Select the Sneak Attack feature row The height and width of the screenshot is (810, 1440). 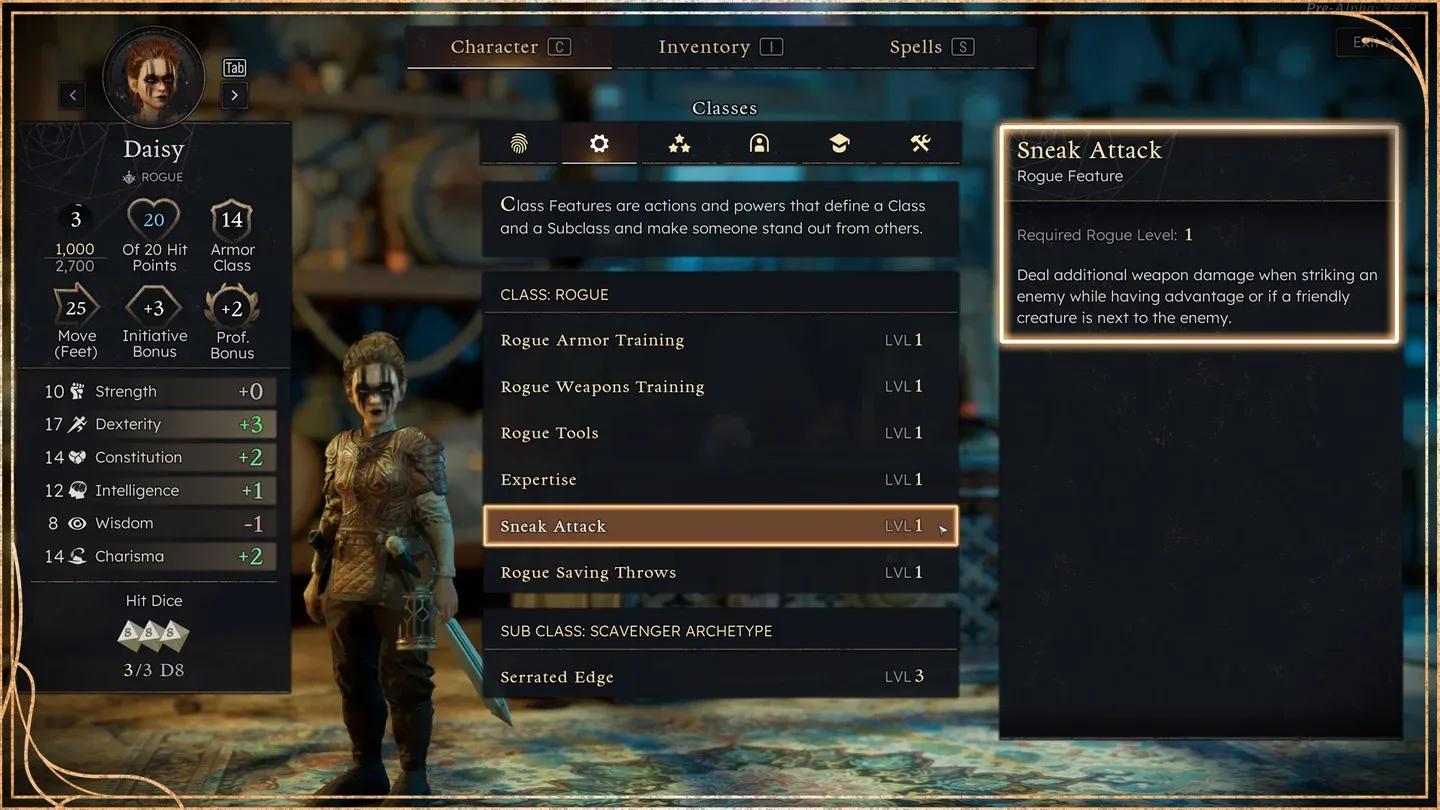[x=718, y=525]
